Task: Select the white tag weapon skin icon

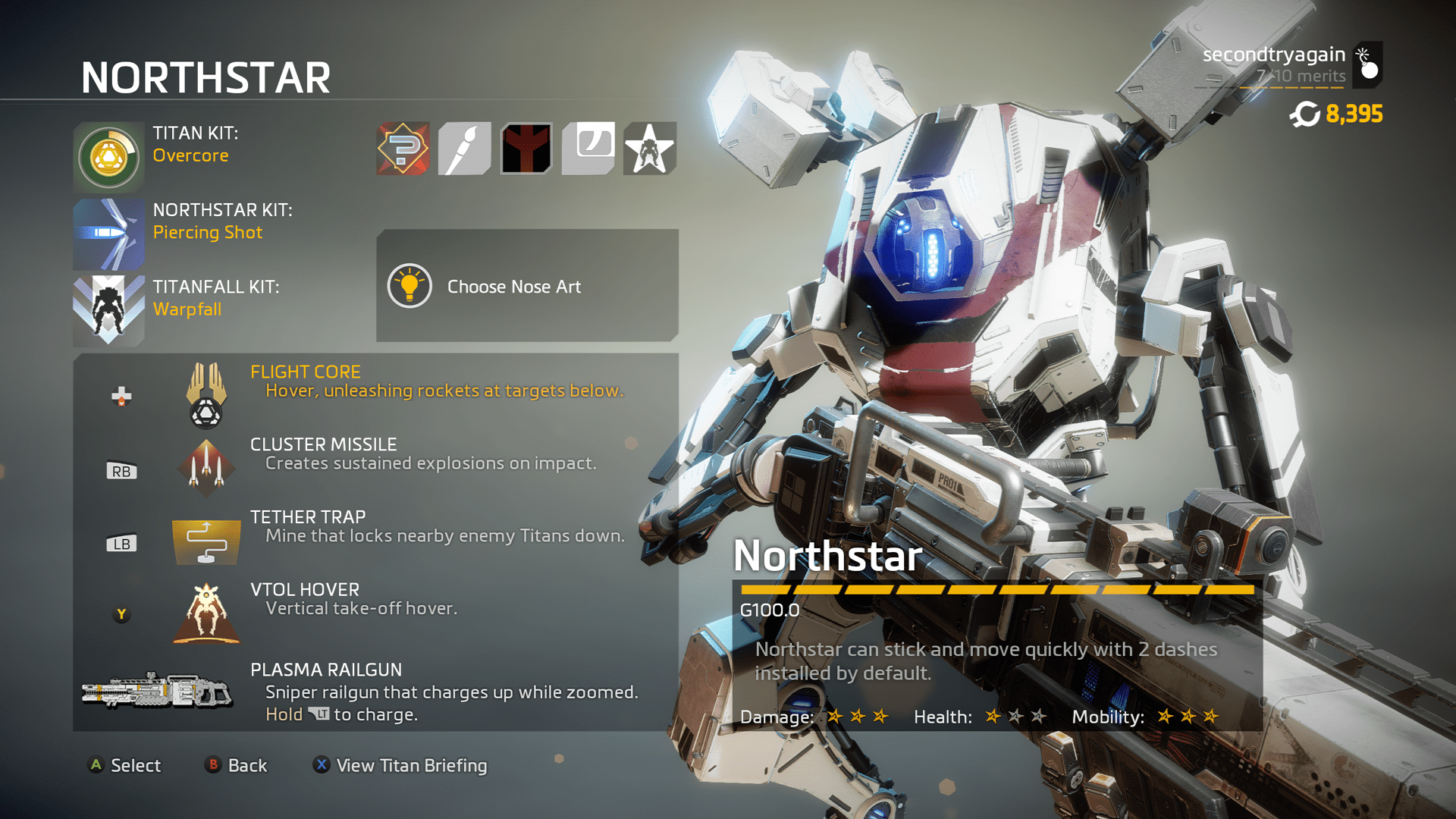Action: coord(588,149)
